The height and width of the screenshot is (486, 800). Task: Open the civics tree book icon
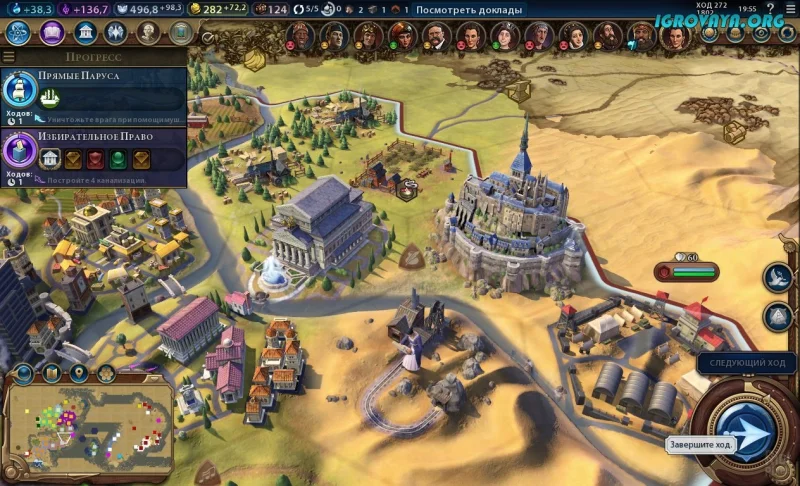52,33
